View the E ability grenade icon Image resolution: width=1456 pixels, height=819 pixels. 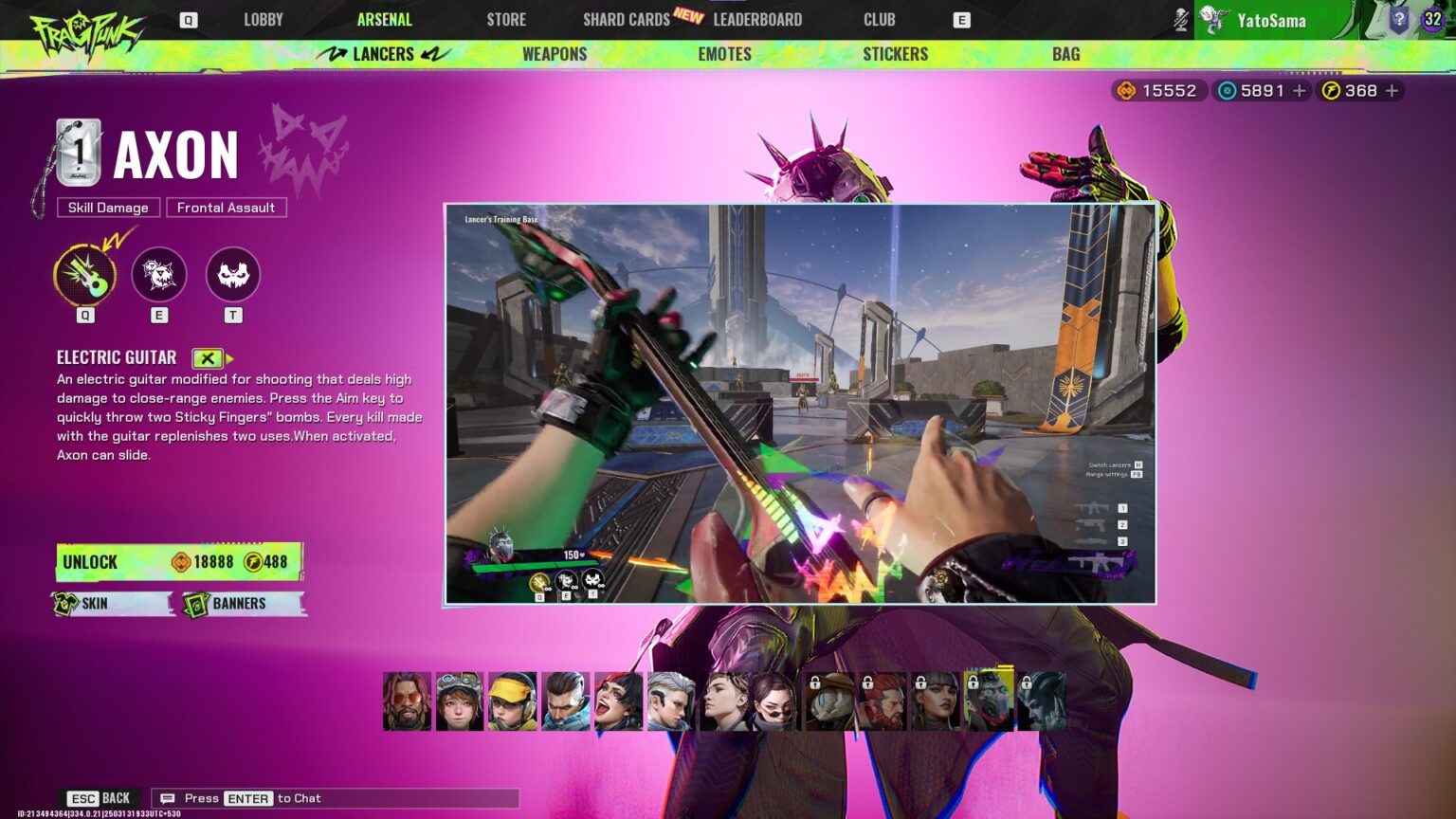coord(158,274)
